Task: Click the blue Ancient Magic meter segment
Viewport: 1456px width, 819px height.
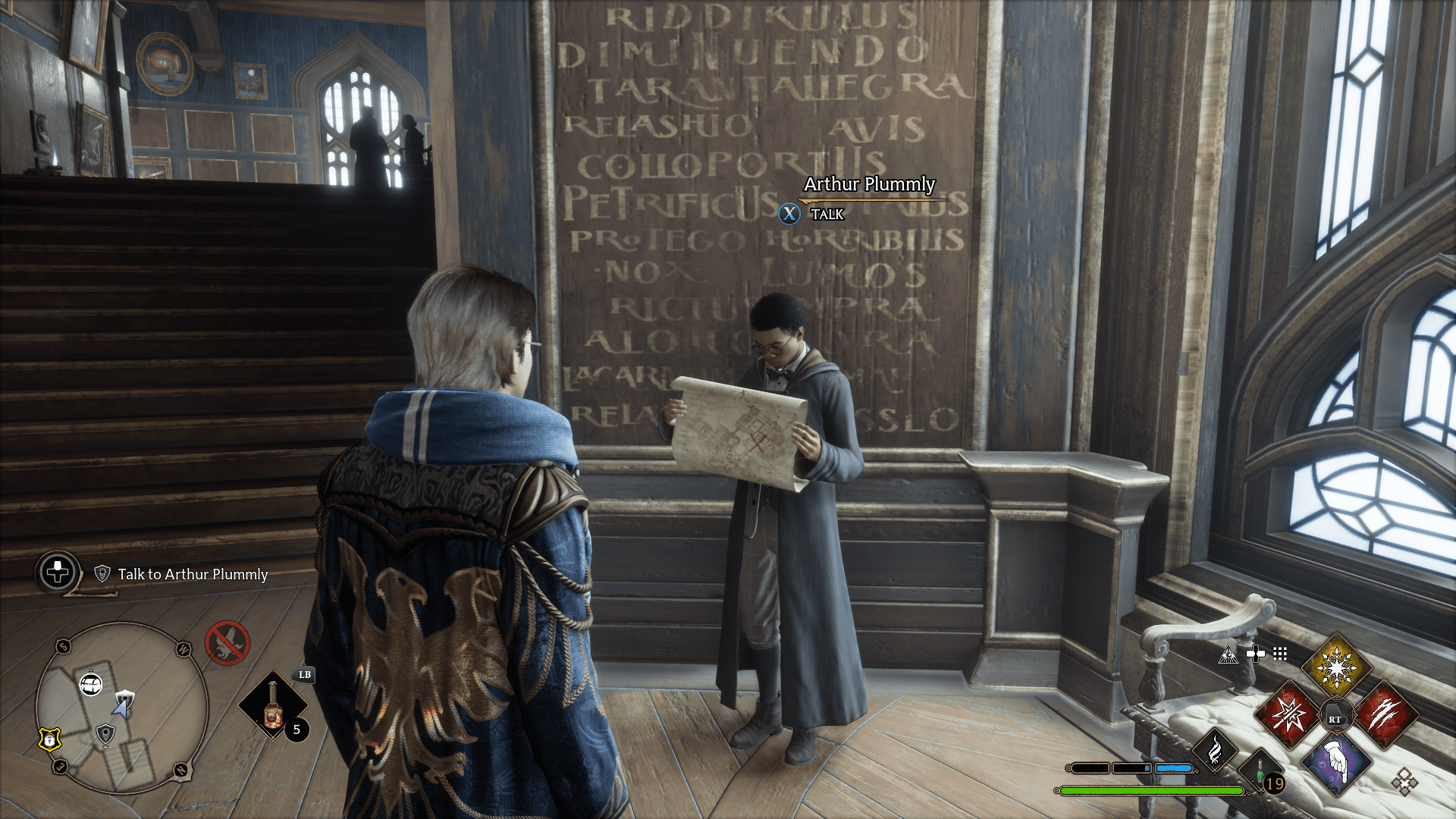Action: coord(1173,769)
